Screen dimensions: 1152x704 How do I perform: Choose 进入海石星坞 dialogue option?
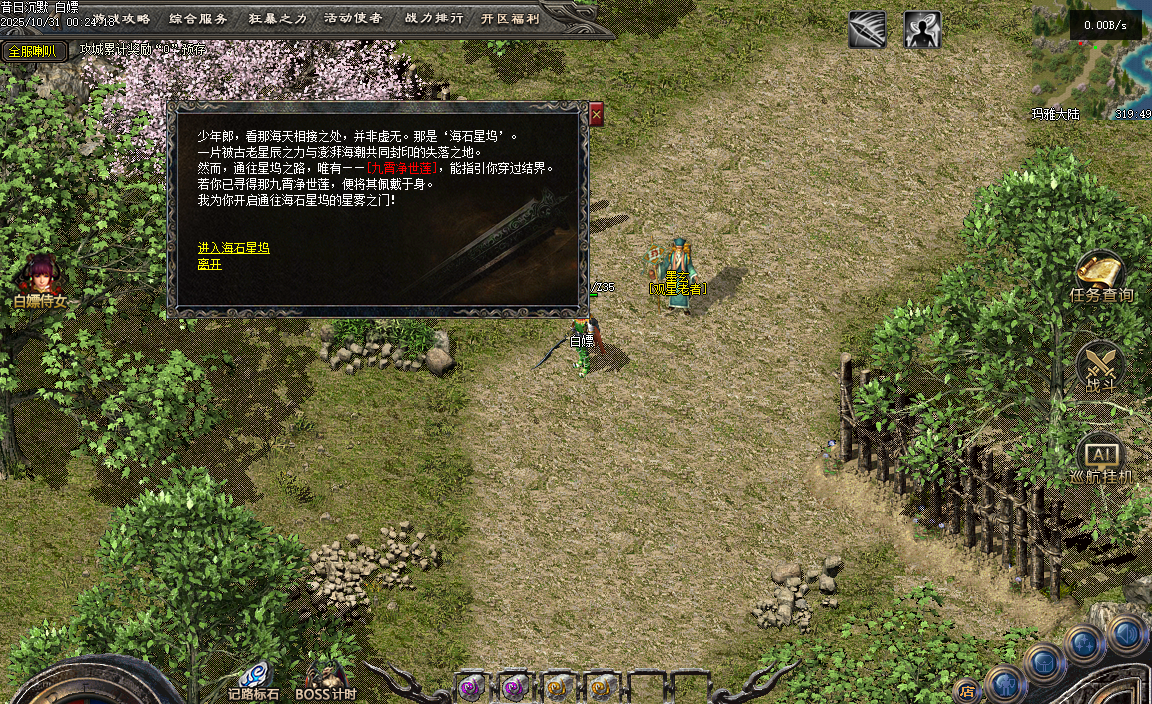click(233, 248)
